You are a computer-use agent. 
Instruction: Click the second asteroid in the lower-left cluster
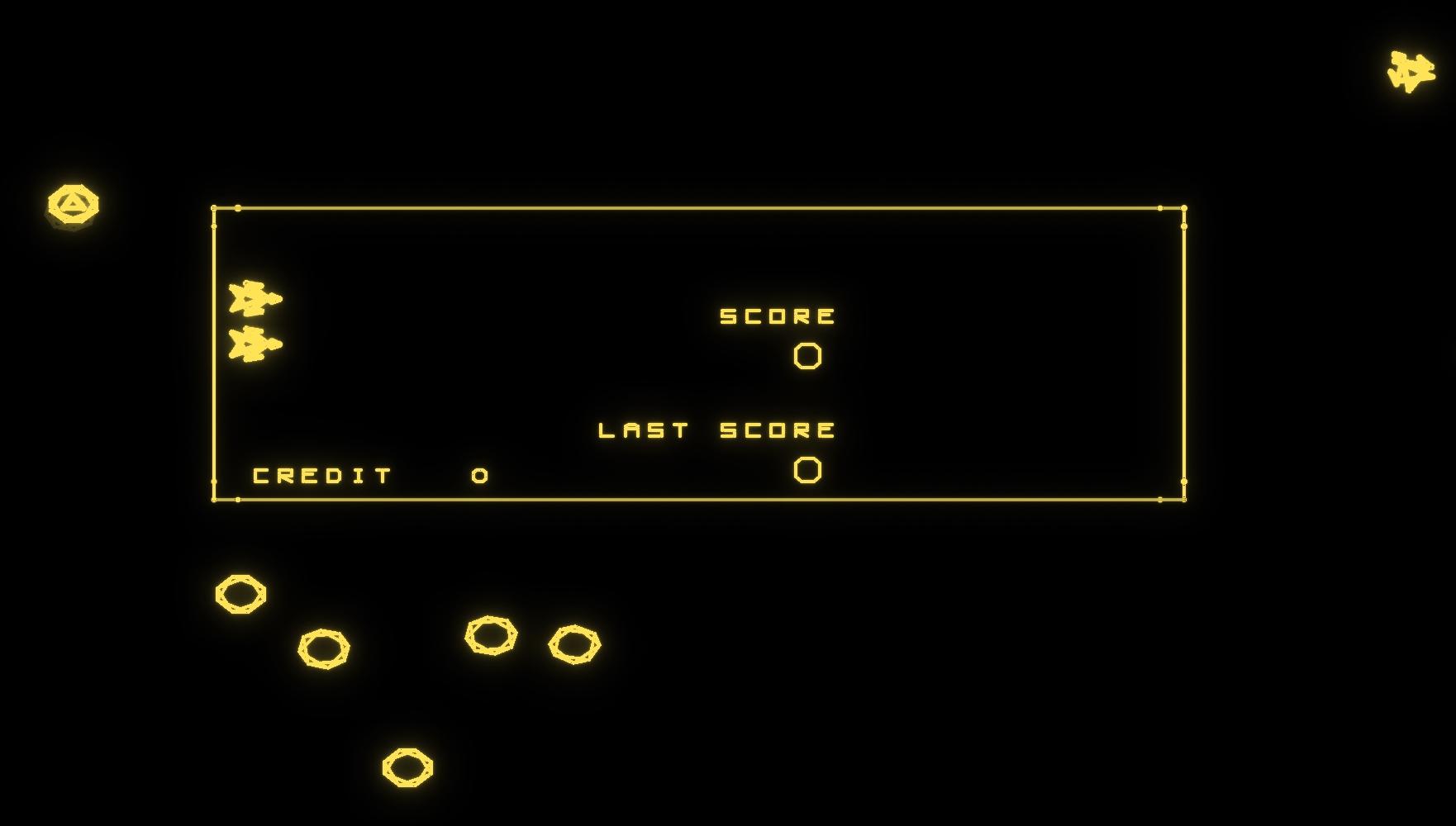[x=326, y=649]
